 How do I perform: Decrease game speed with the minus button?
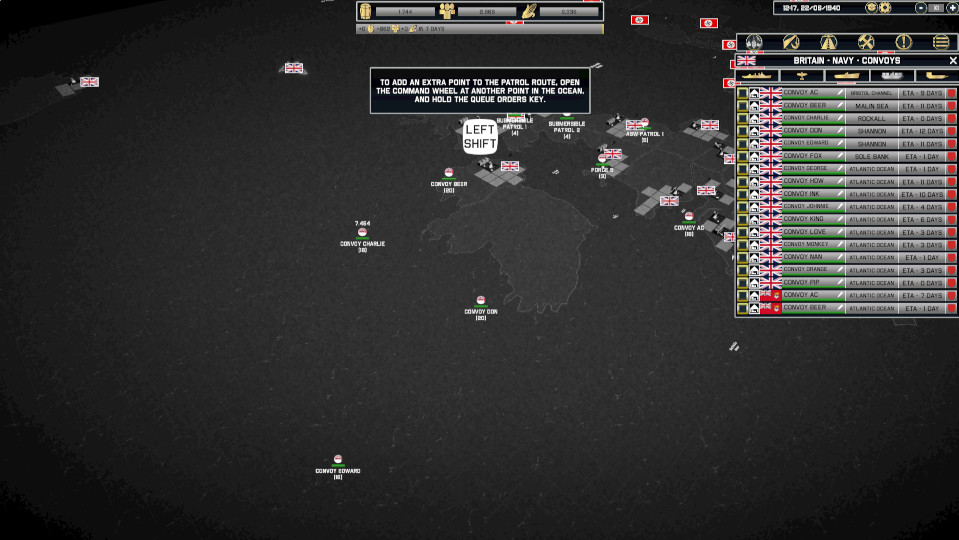(x=921, y=8)
